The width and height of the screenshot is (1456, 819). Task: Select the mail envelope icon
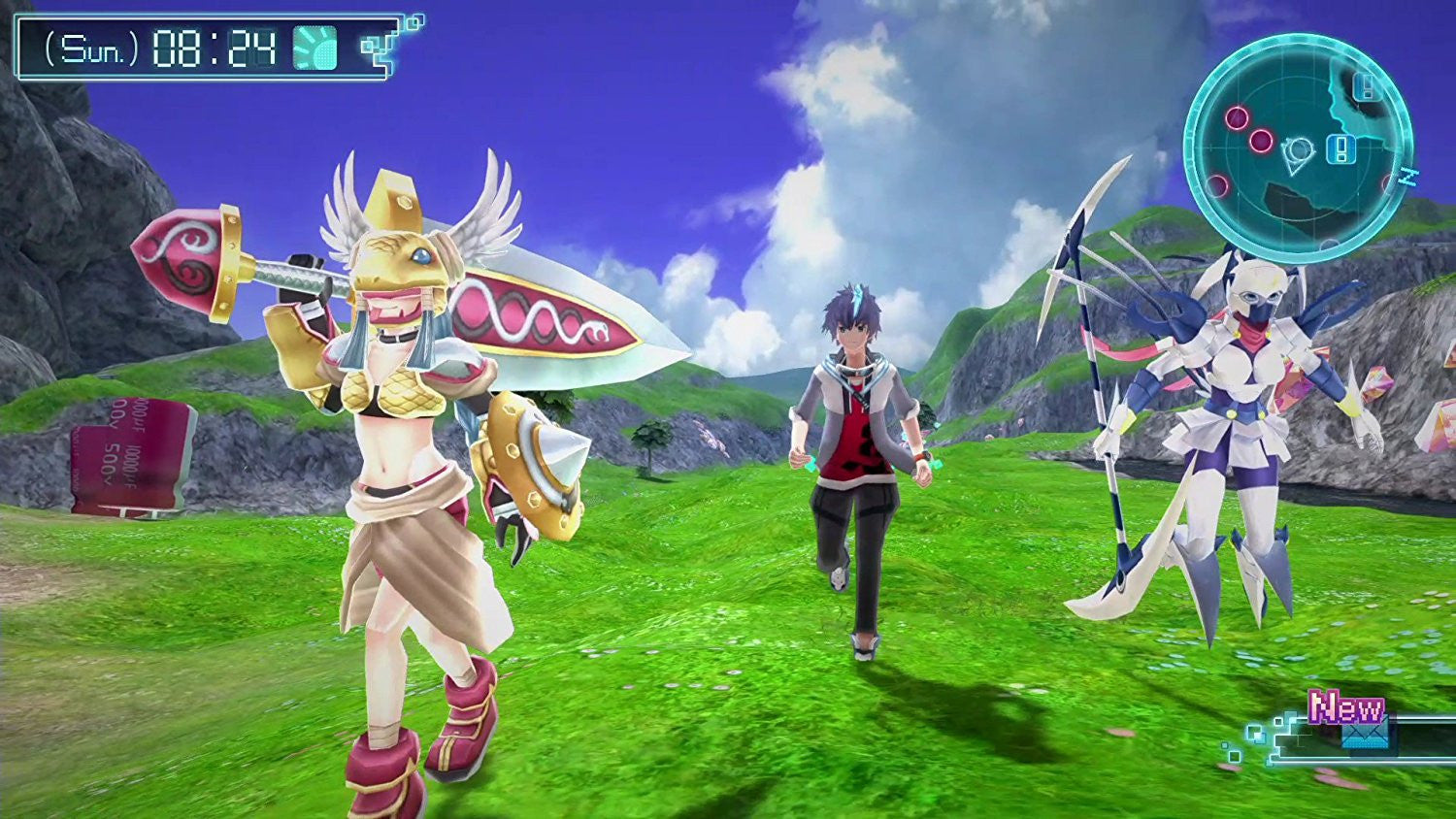1367,734
